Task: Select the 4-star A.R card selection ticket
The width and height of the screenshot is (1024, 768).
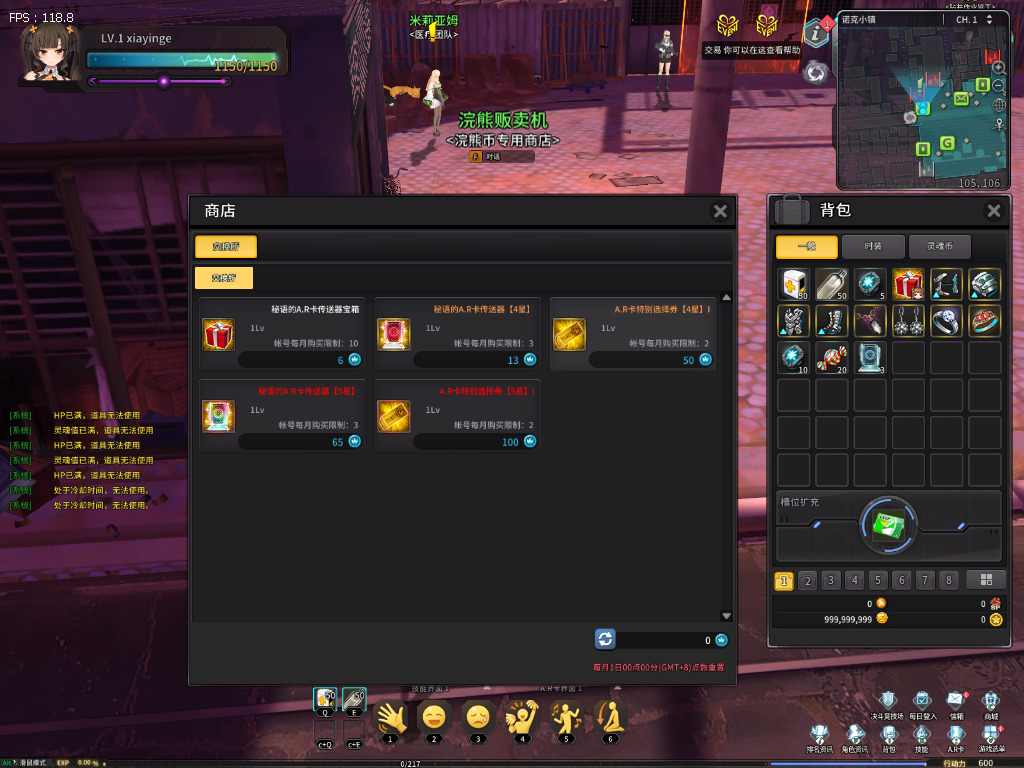Action: point(569,334)
